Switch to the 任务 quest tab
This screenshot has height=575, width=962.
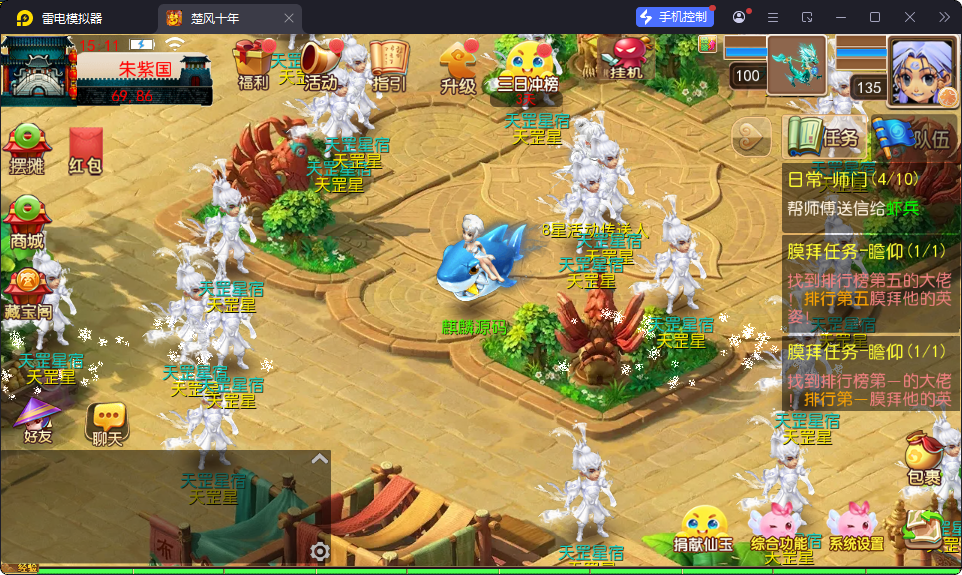click(824, 137)
